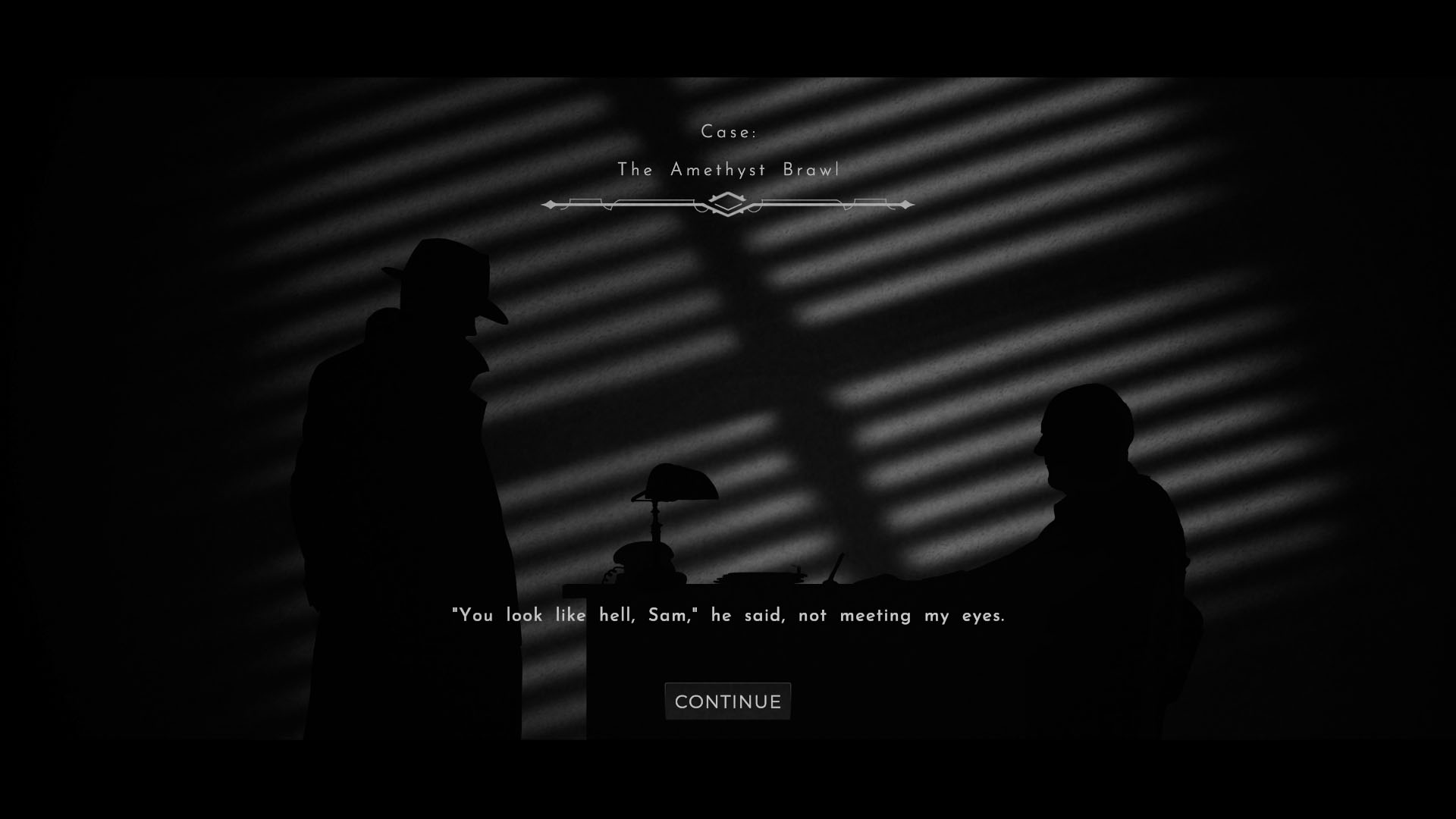The width and height of the screenshot is (1456, 819).
Task: Click the diamond ornament in the divider
Action: pyautogui.click(x=728, y=203)
